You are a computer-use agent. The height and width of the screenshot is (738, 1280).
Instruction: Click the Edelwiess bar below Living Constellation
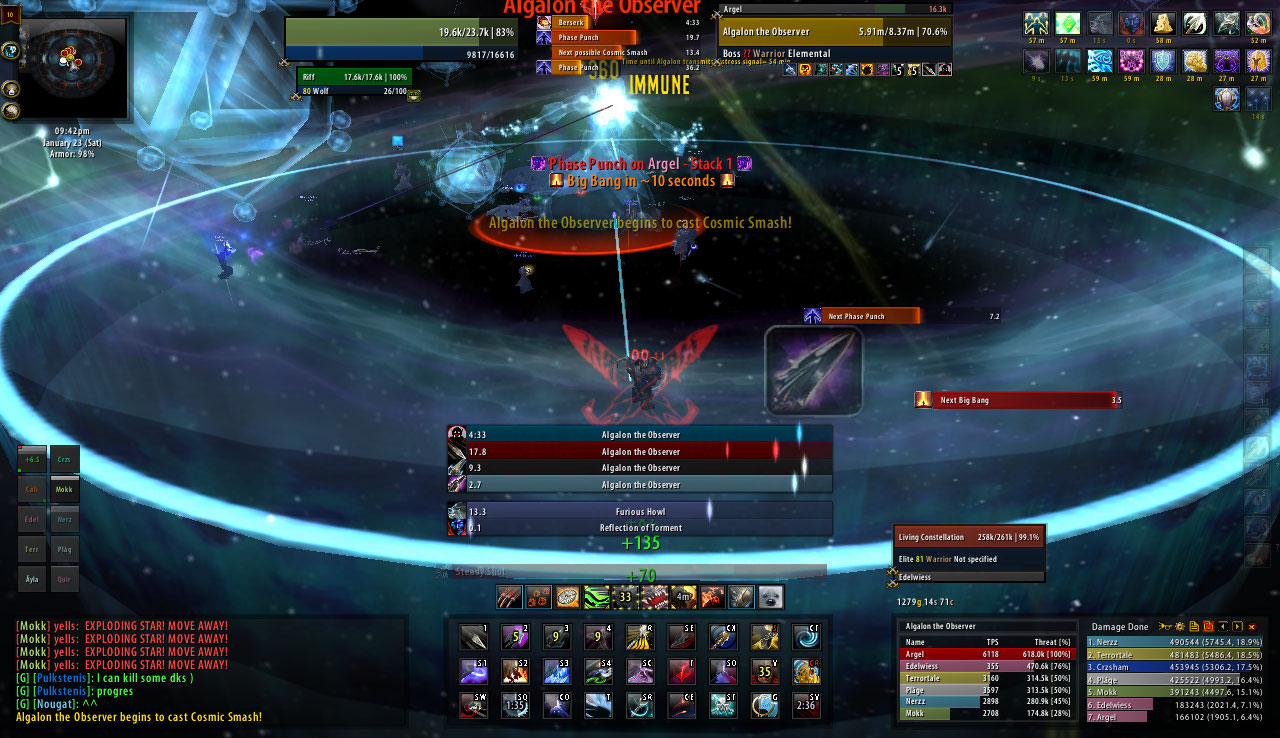968,577
